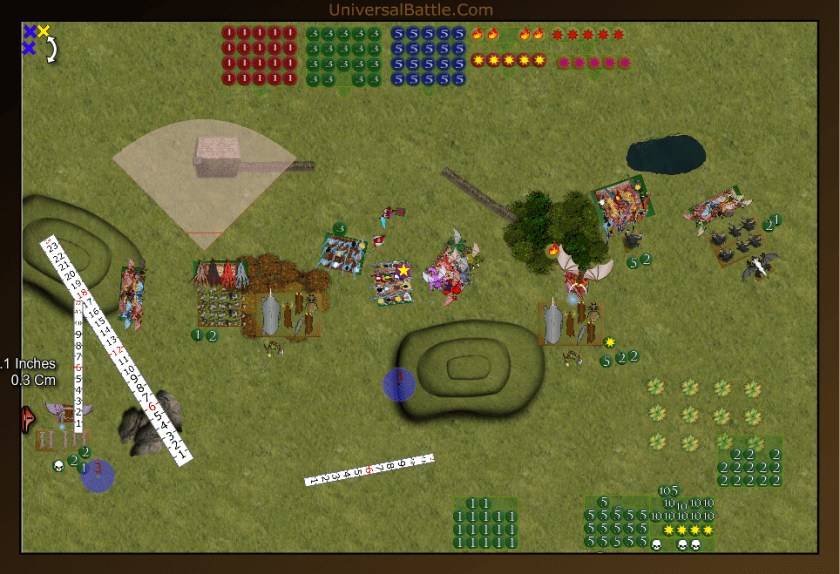Select the short horizontal nine-inch ruler
Viewport: 840px width, 574px height.
pos(369,469)
